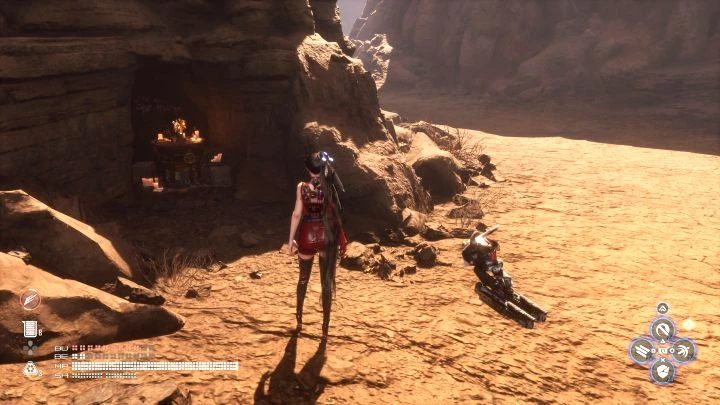Activate the triple-slash skill on the left
720x405 pixels.
tap(641, 350)
